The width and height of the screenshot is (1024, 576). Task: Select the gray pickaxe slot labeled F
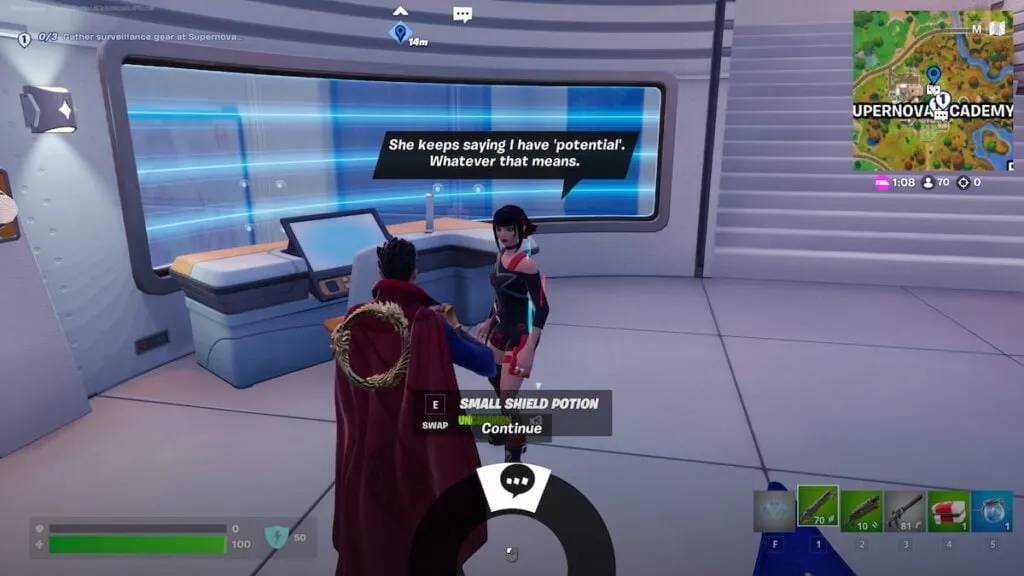click(x=774, y=510)
